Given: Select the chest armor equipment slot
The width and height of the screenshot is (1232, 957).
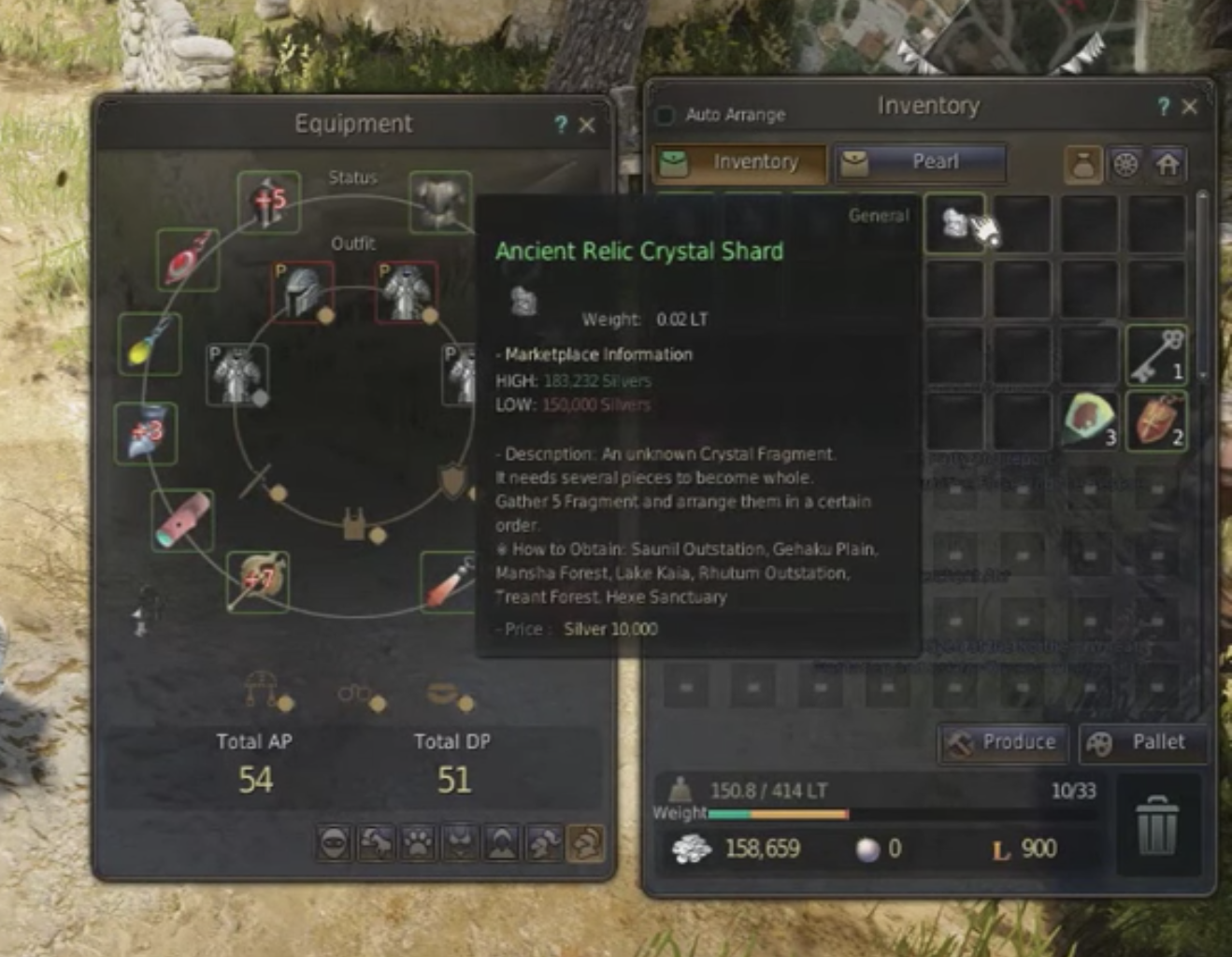Looking at the screenshot, I should [x=440, y=202].
